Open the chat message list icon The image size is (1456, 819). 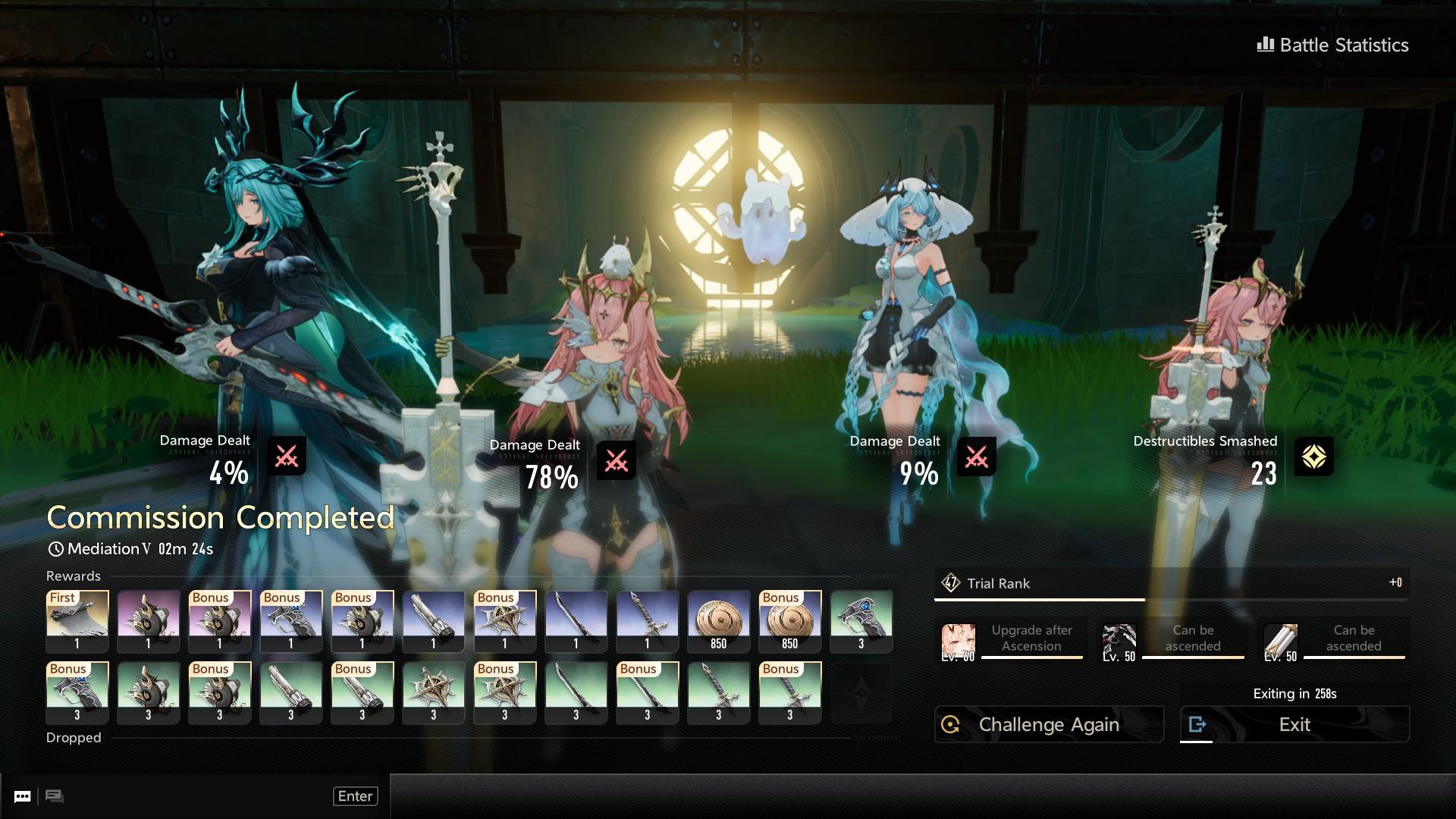pyautogui.click(x=54, y=796)
